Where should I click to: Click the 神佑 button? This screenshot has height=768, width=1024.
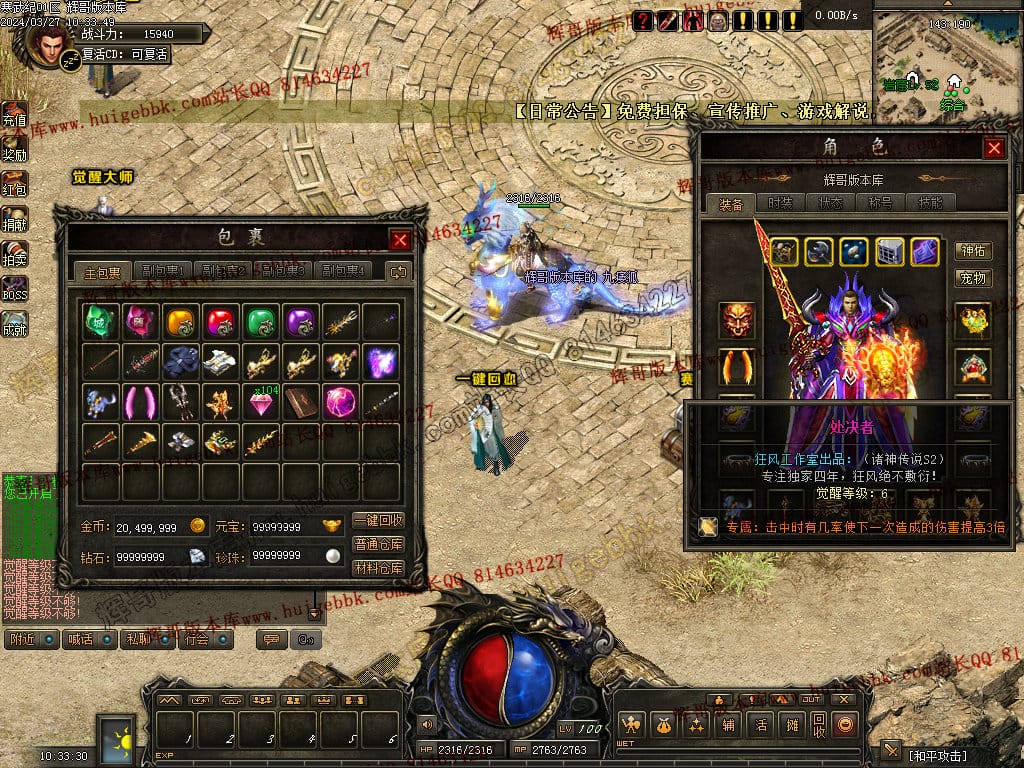tap(973, 251)
